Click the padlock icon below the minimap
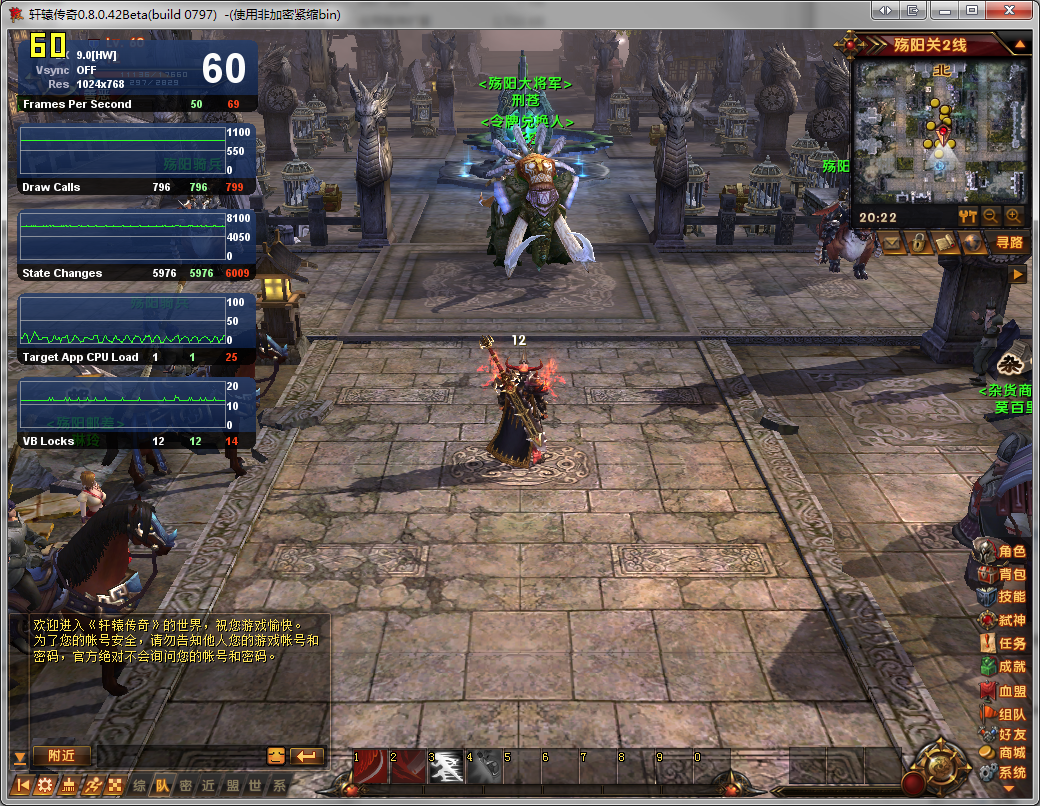Screen dimensions: 1040x806 [919, 242]
